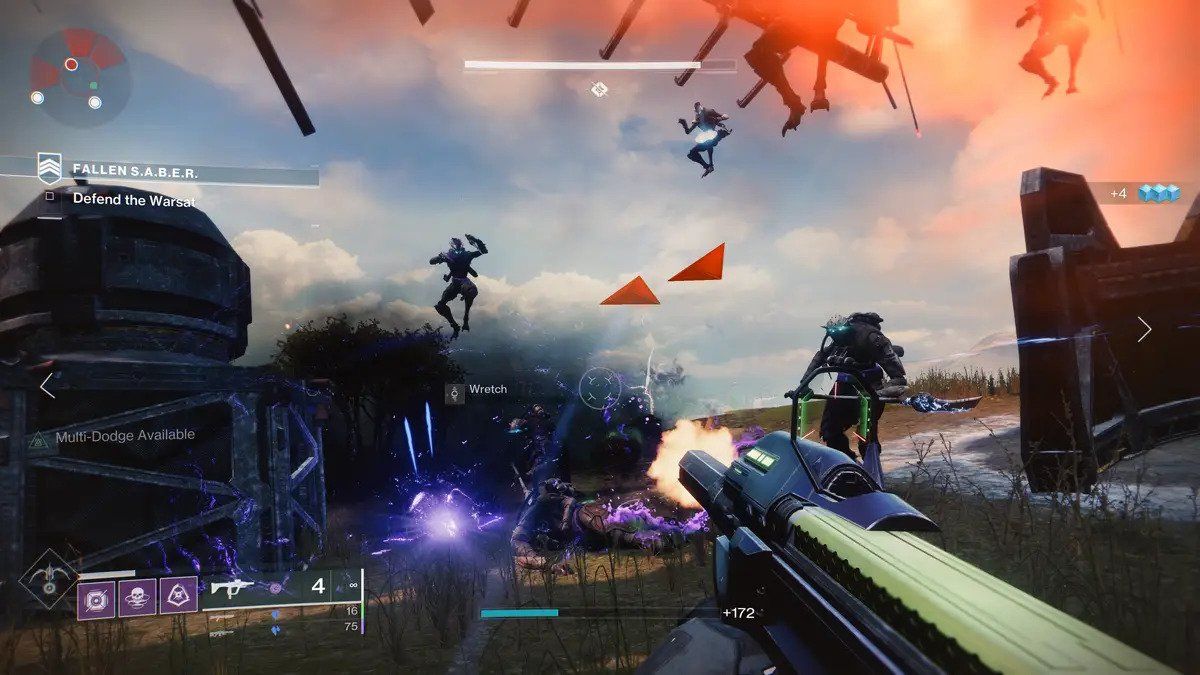Go to the previous image with left arrow
Image resolution: width=1200 pixels, height=675 pixels.
coord(47,386)
